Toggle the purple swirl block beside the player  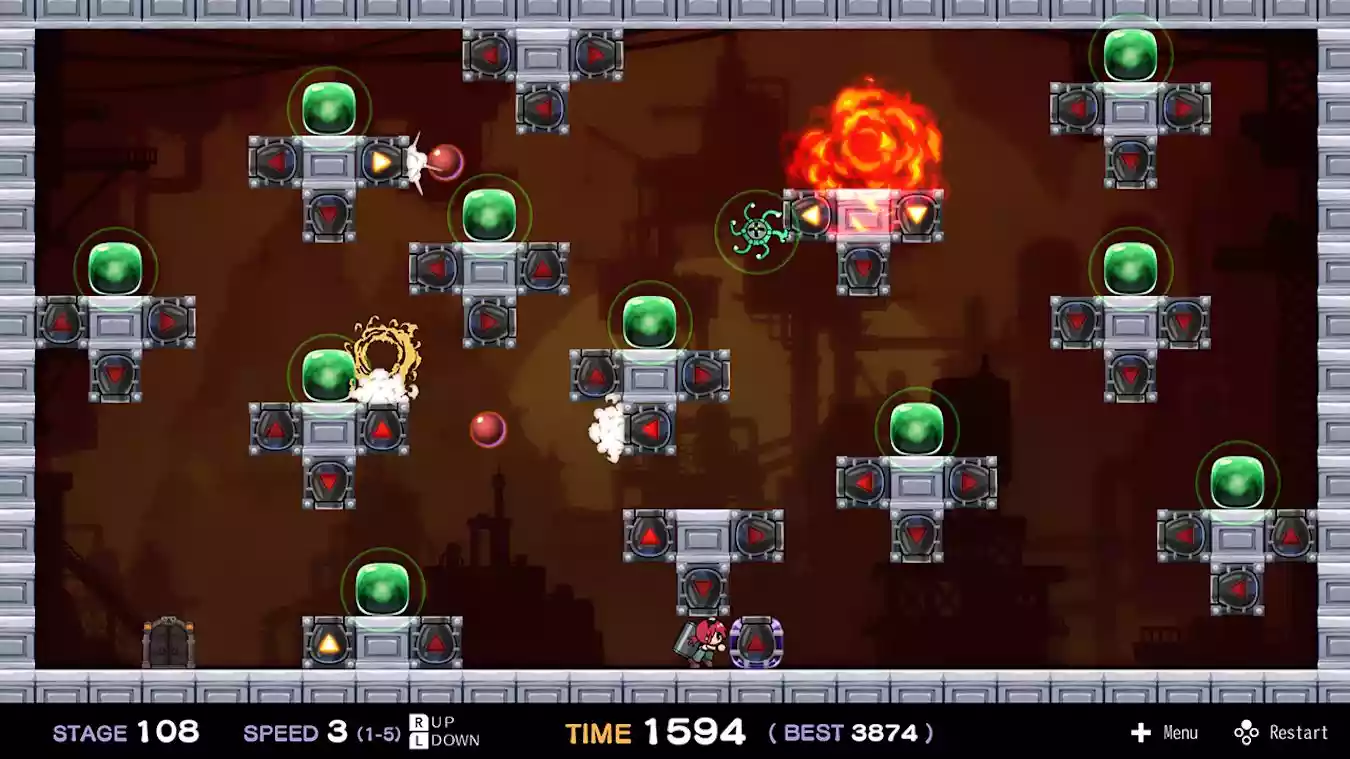tap(757, 643)
